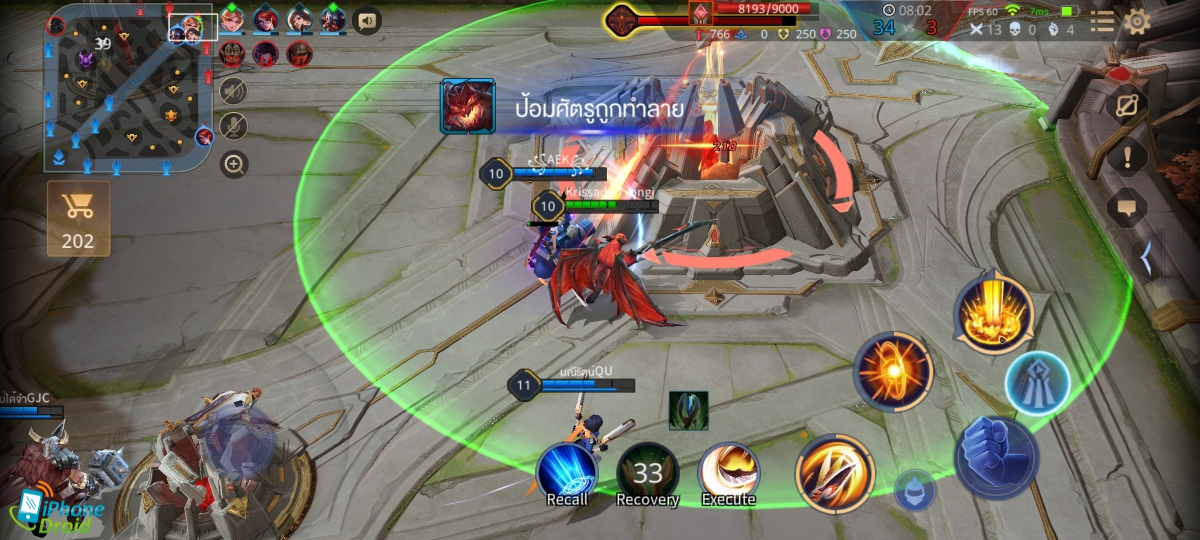Select the tower target attack button
This screenshot has height=540, width=1200.
[1037, 382]
